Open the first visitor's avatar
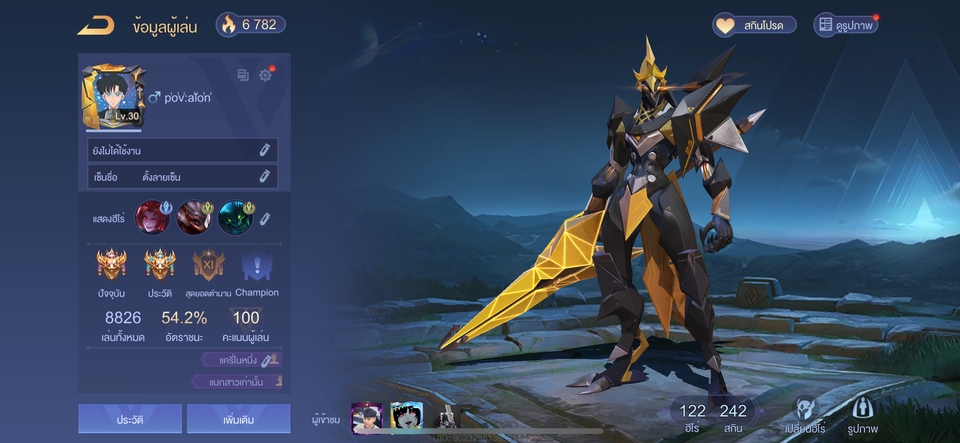960x443 pixels. point(367,417)
